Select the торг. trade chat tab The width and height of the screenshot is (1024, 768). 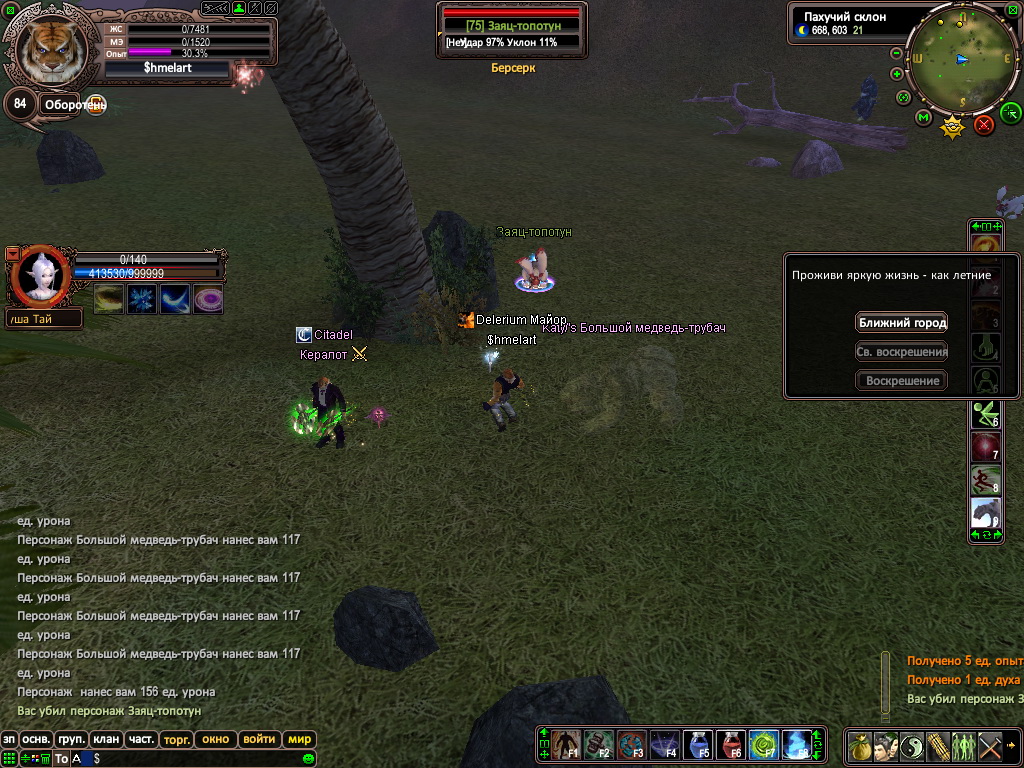[177, 740]
